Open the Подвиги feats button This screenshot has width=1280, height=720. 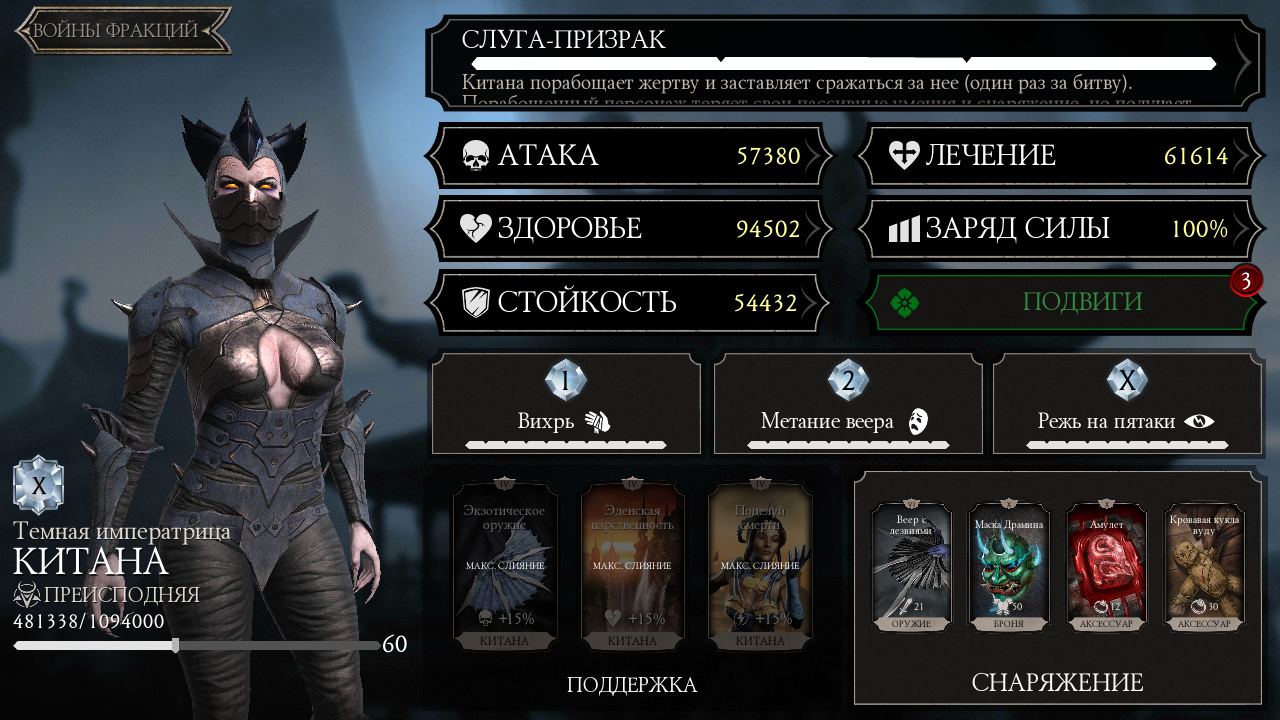coord(1056,302)
